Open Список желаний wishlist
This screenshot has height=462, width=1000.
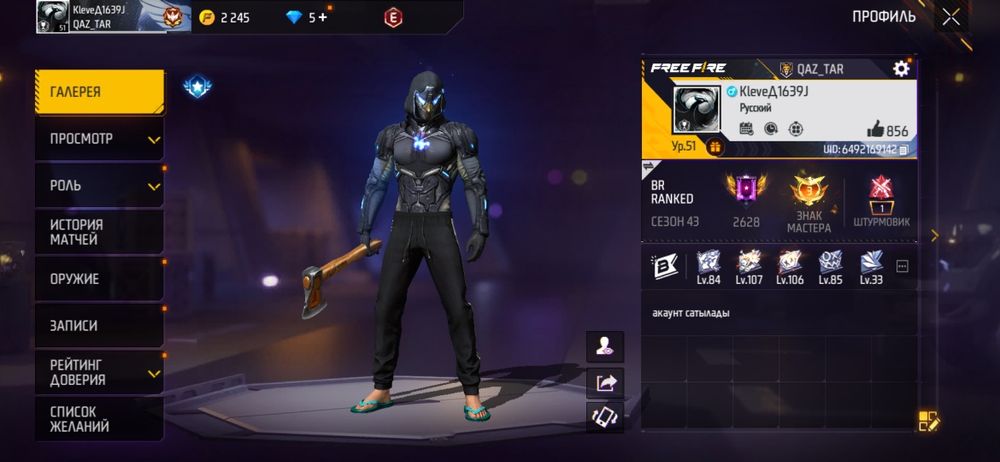coord(99,419)
